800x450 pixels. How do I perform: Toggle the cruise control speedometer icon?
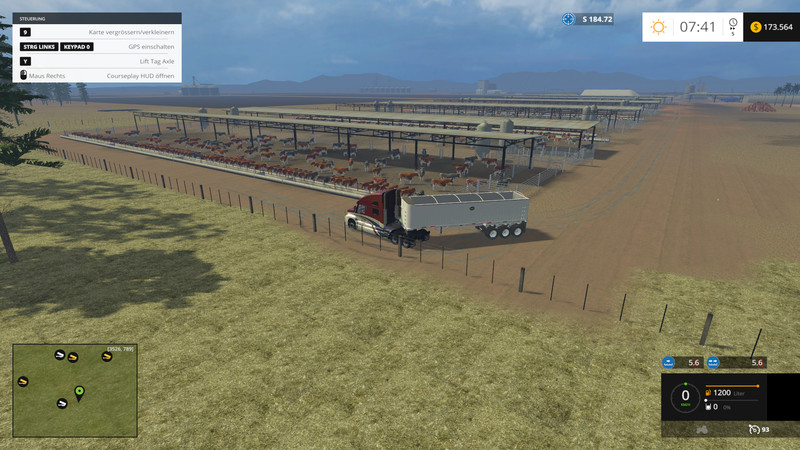(752, 429)
